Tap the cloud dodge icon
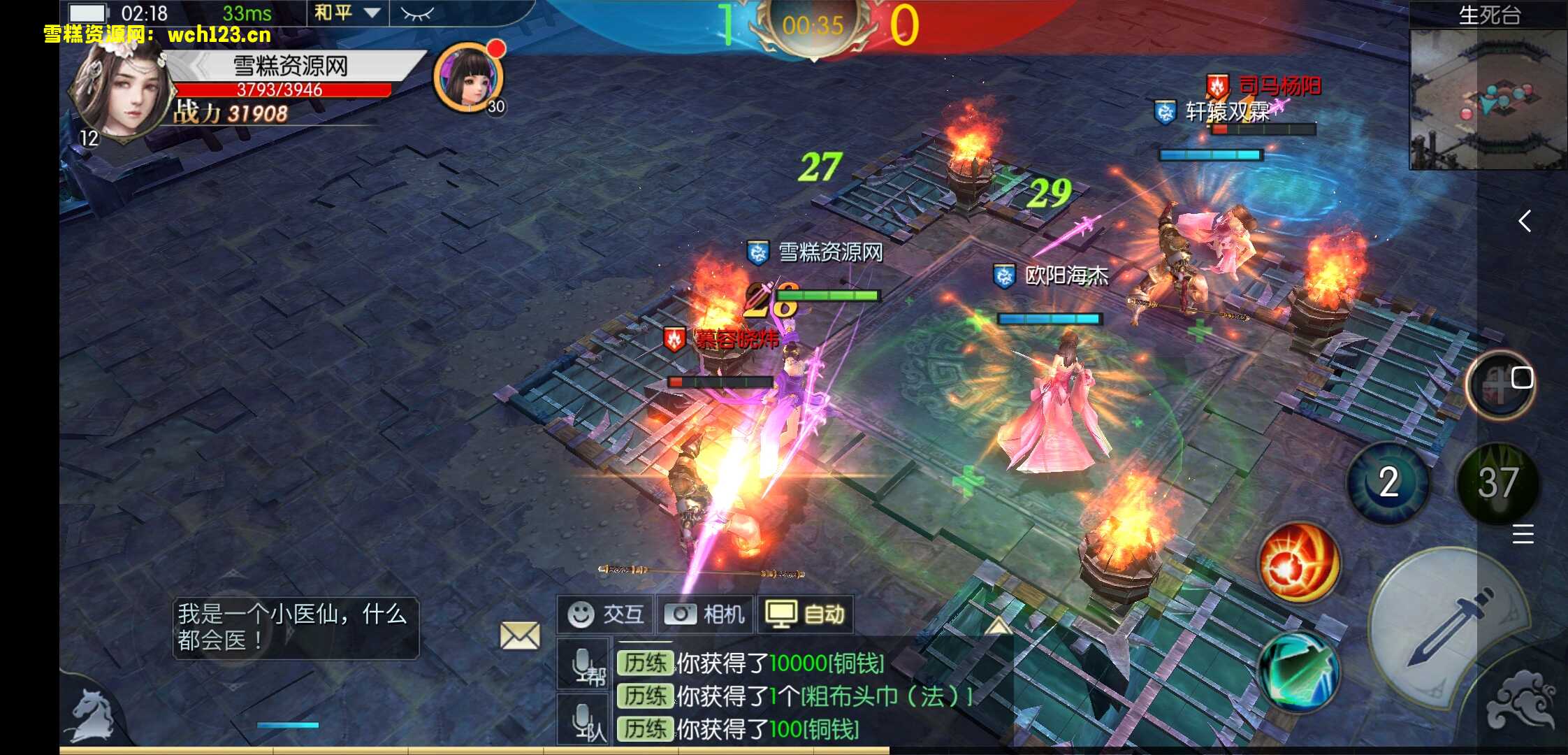 (1525, 703)
